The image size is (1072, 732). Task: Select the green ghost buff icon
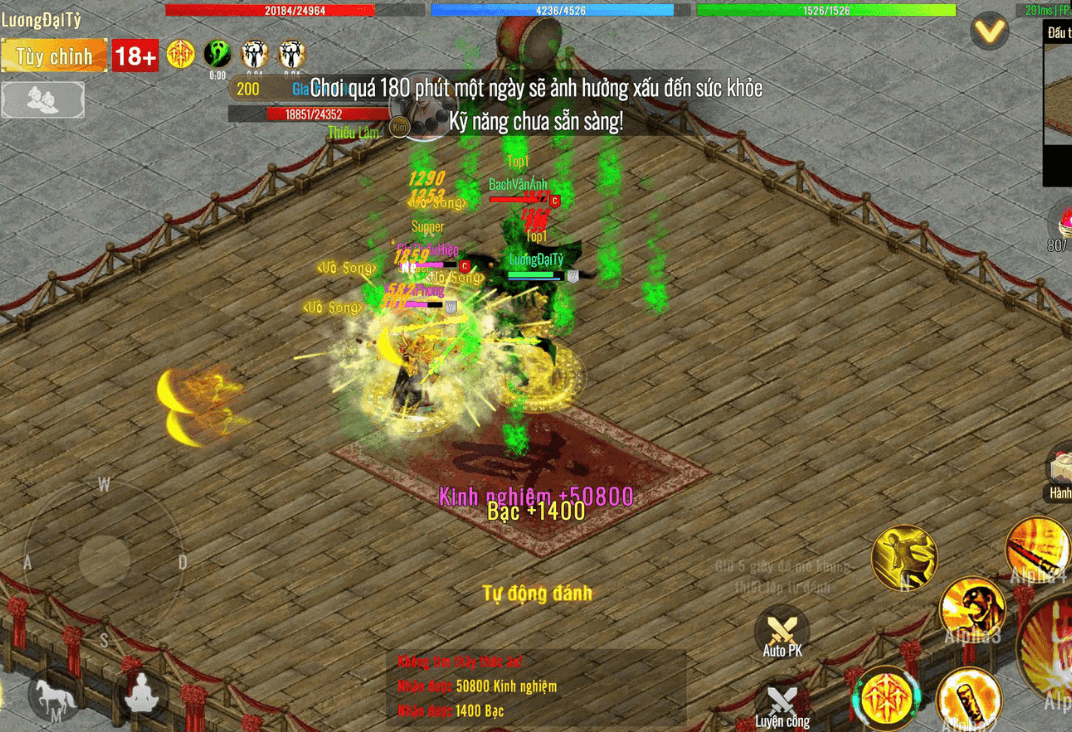point(217,54)
